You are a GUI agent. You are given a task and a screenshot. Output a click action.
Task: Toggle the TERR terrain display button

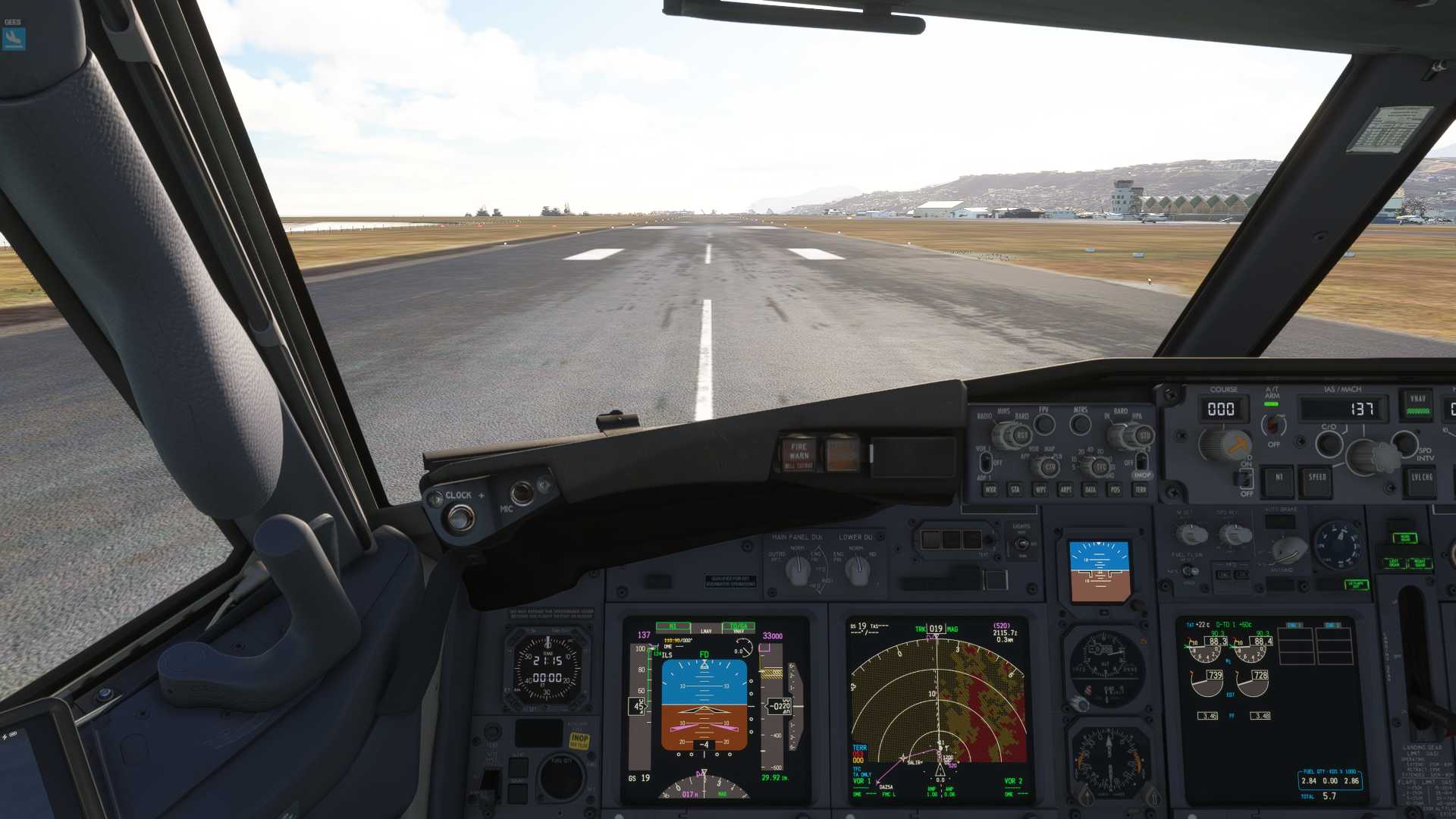(x=1141, y=490)
